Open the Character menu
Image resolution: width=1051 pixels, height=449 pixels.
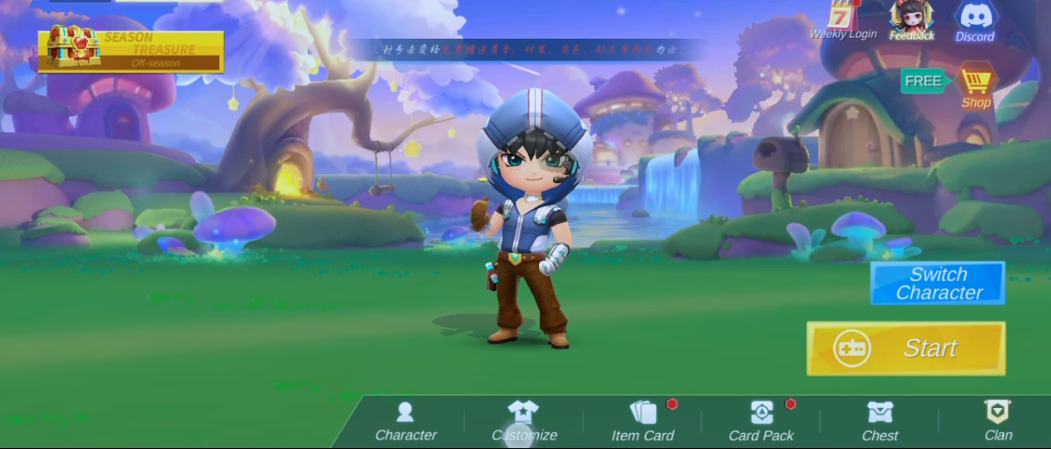click(x=405, y=421)
